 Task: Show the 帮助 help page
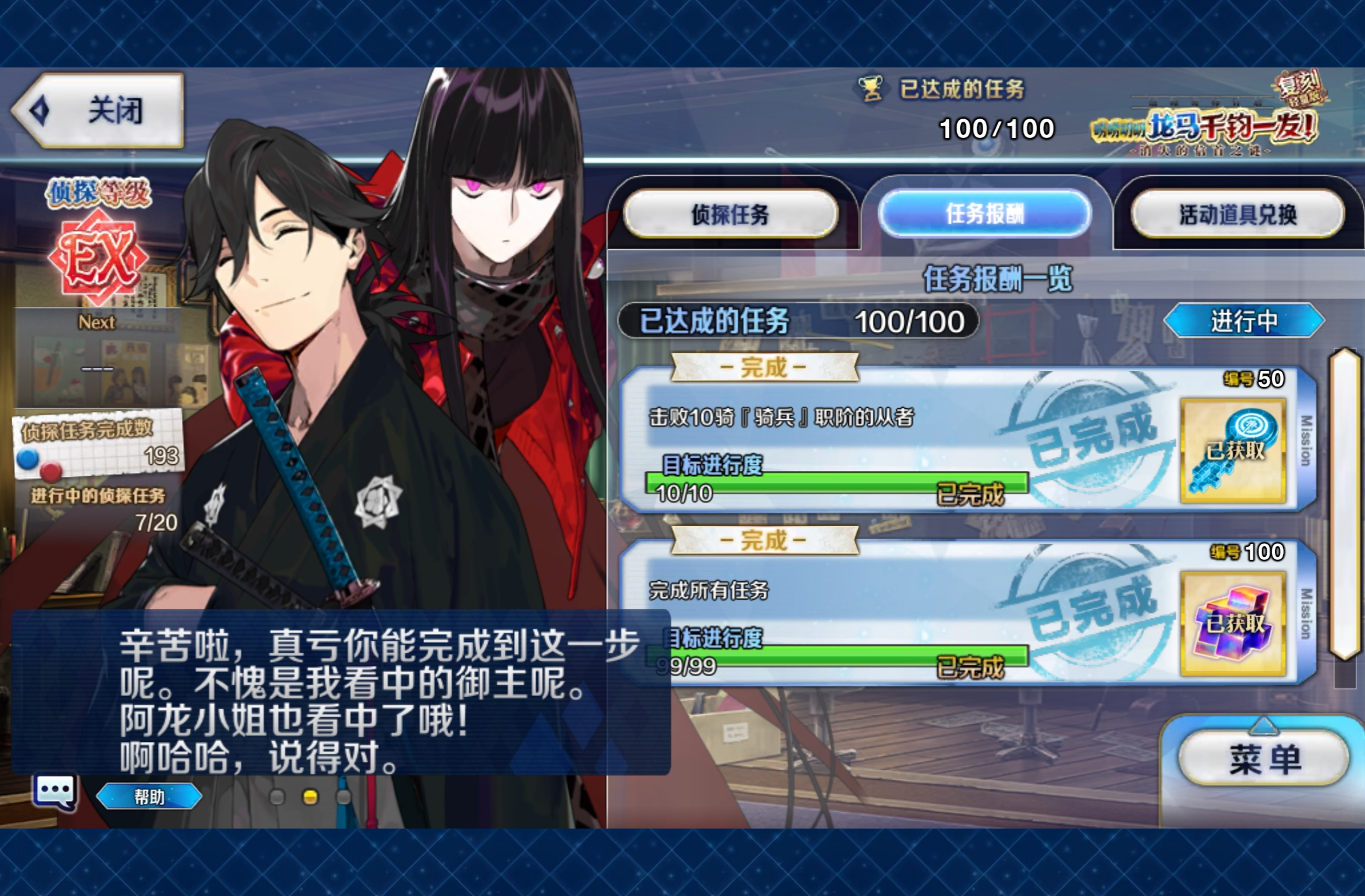pyautogui.click(x=149, y=797)
